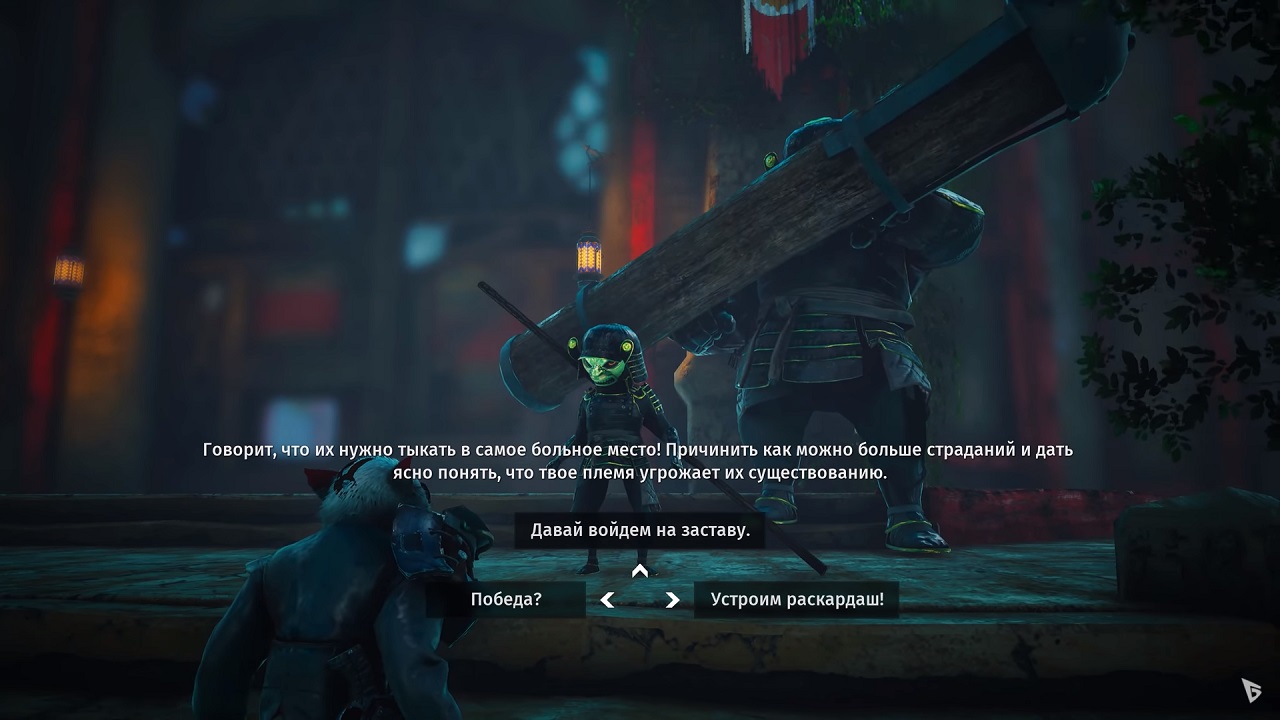This screenshot has width=1280, height=720.
Task: Select the "Победа?" dialogue reply
Action: pos(504,599)
